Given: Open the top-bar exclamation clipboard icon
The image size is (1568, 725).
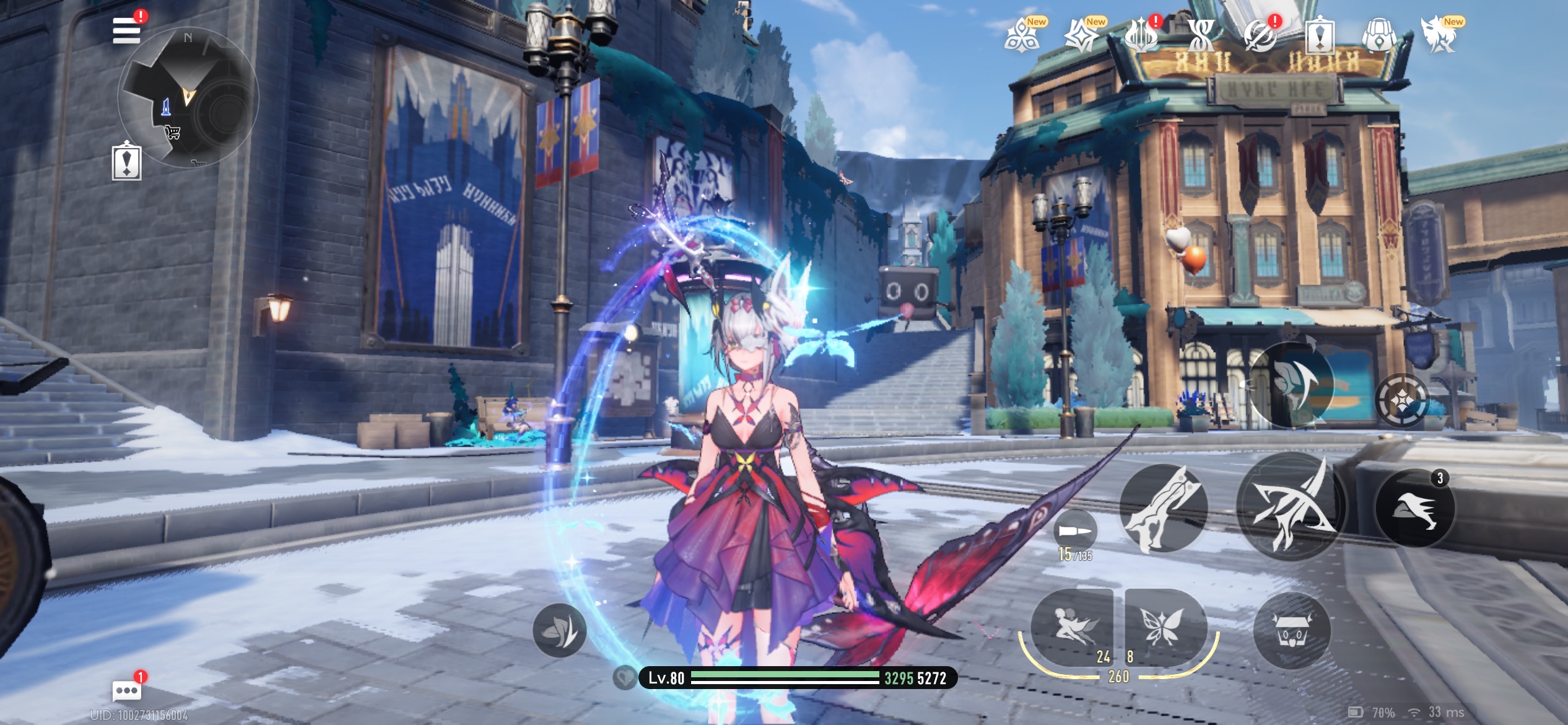Looking at the screenshot, I should click(x=1320, y=37).
